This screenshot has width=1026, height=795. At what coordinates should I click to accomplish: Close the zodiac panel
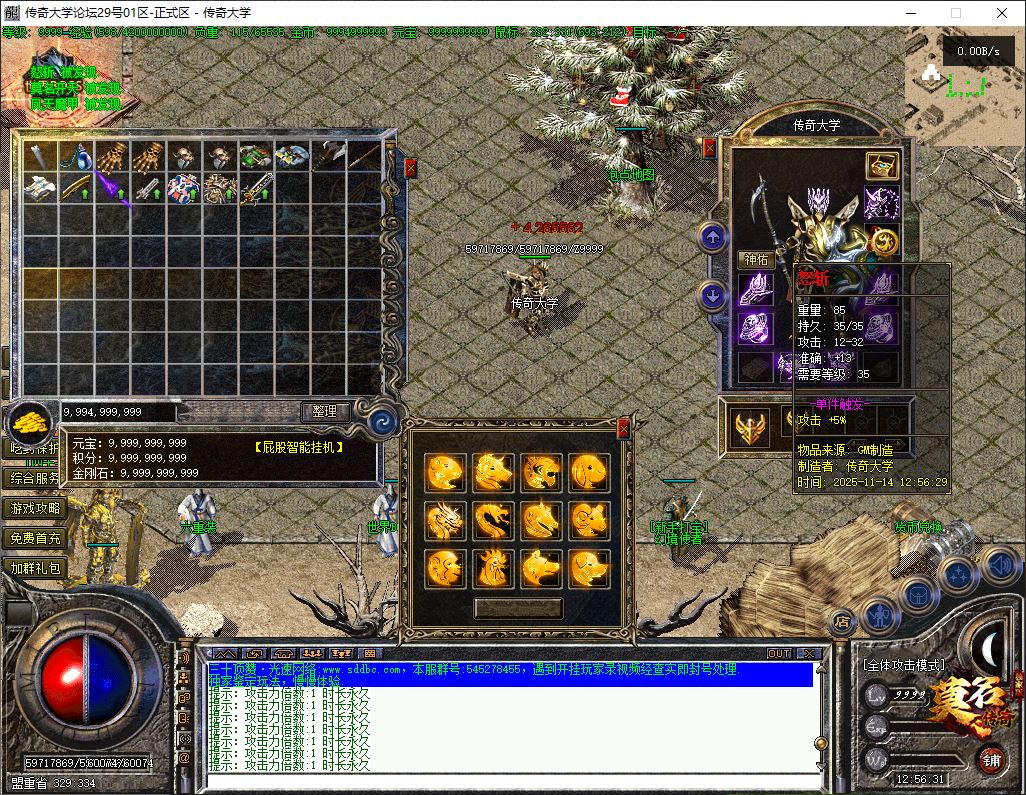(623, 429)
